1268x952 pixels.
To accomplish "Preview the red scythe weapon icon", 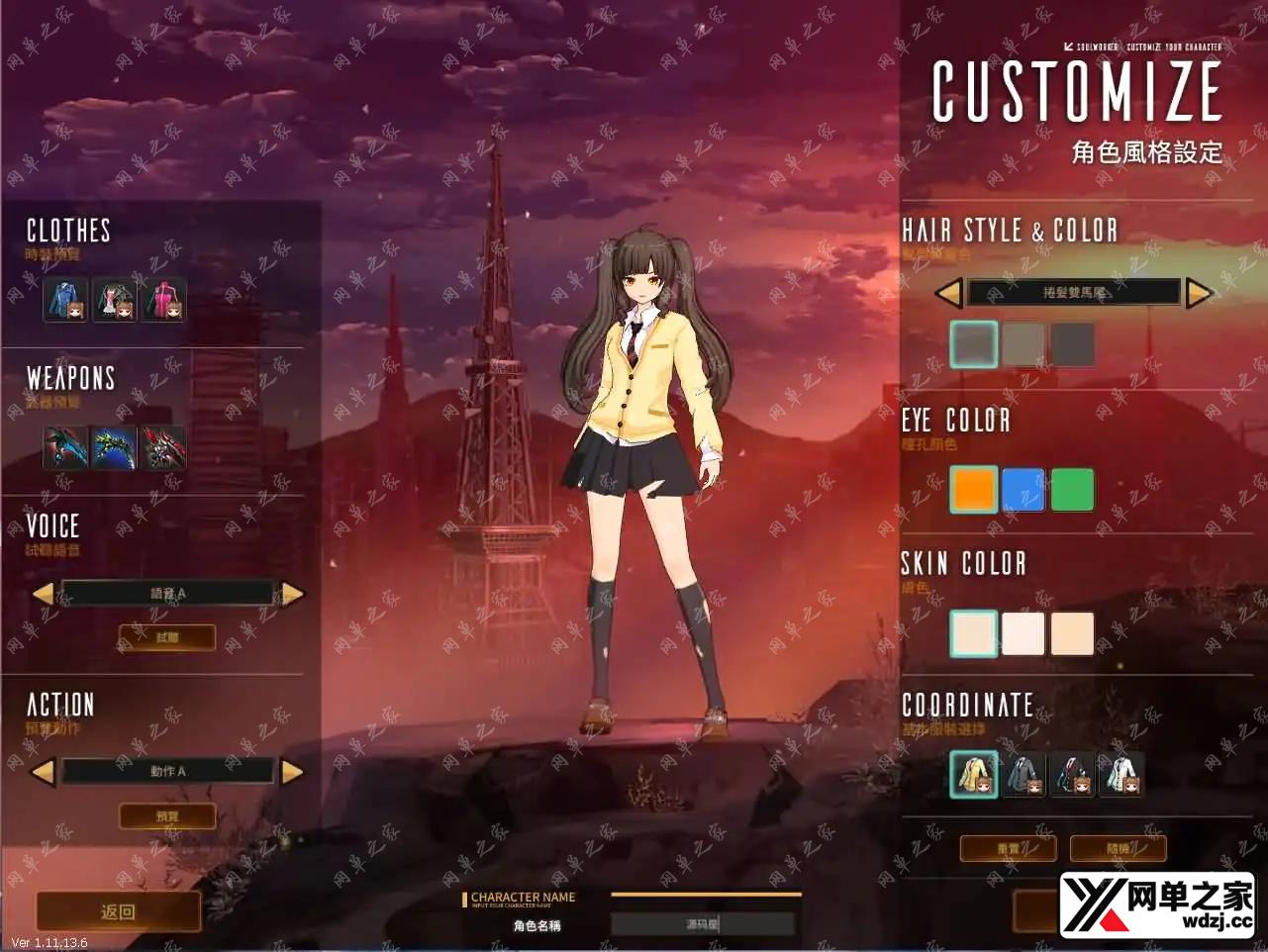I will coord(162,448).
